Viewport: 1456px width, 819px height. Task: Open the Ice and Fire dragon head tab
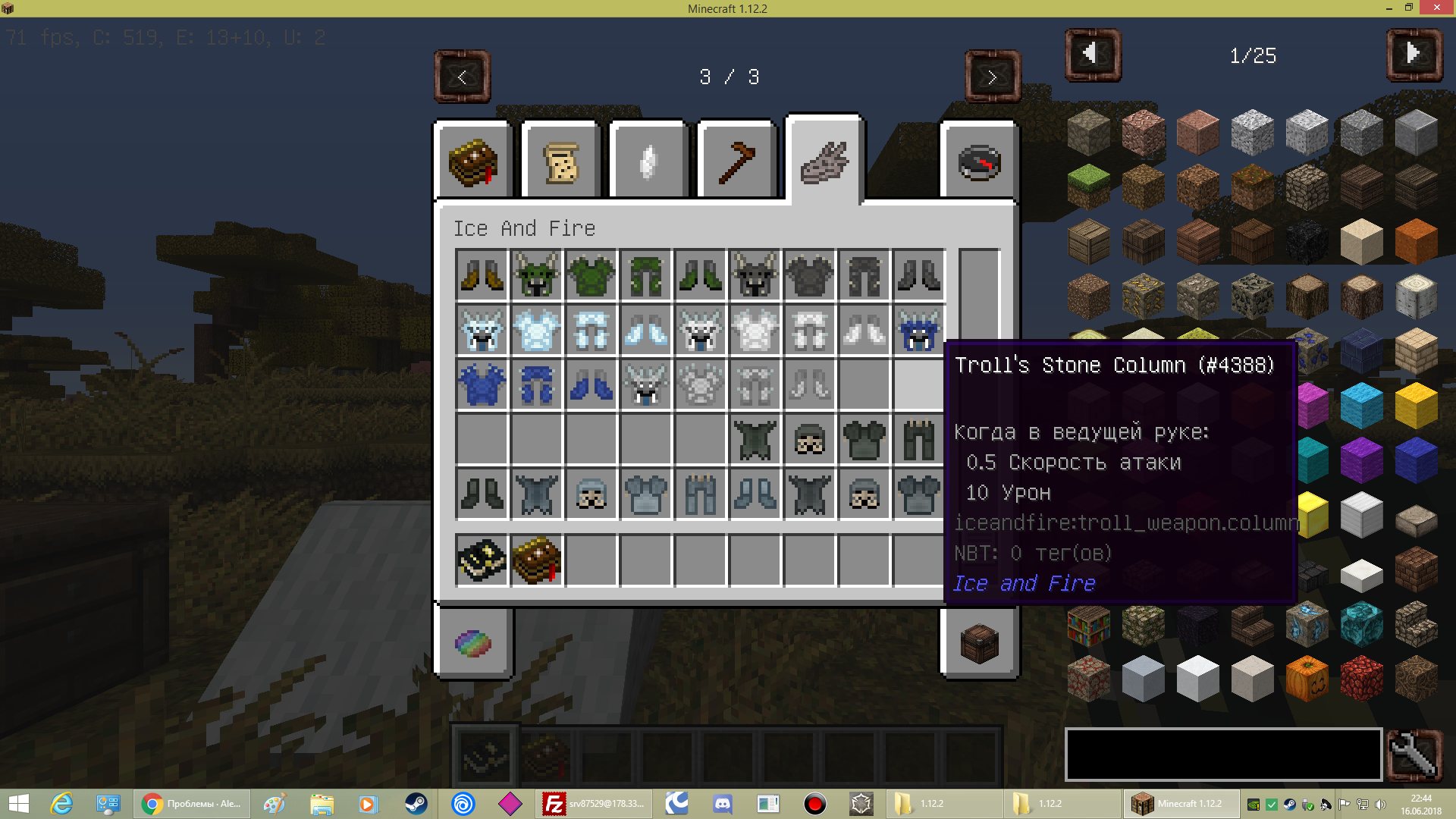pos(823,159)
